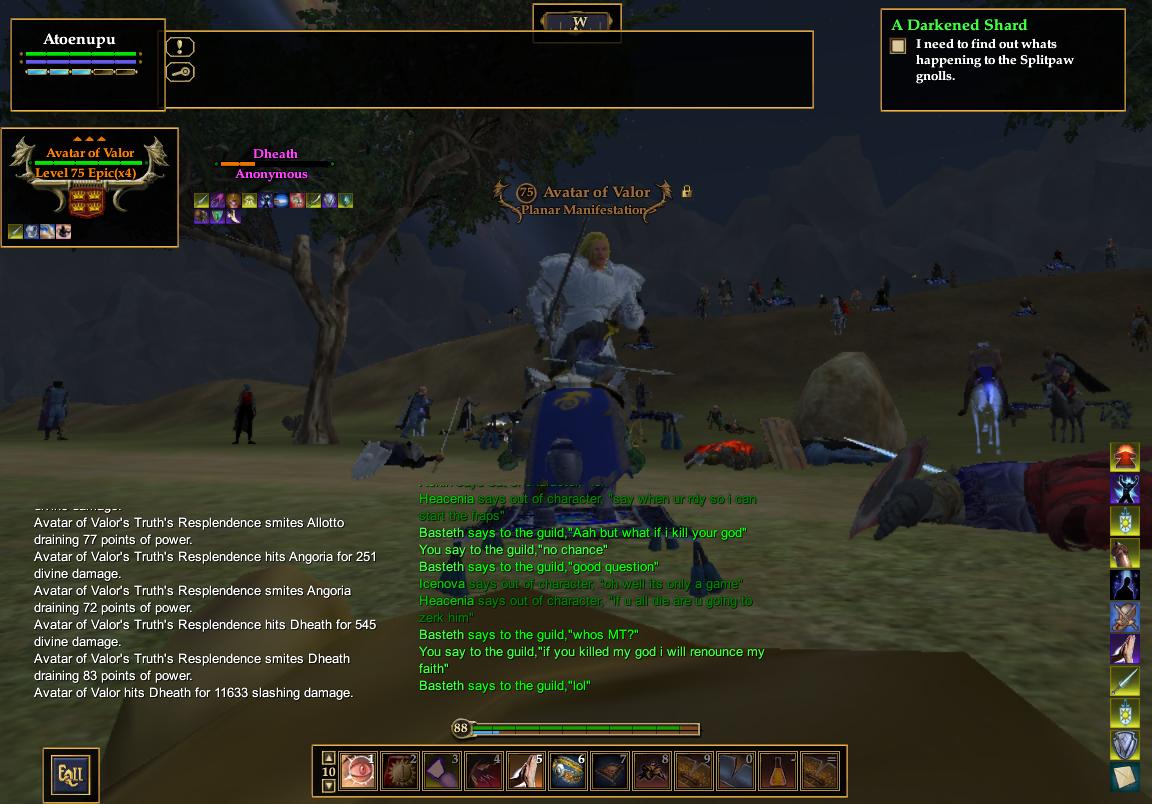Open the mail envelope icon
Viewport: 1152px width, 804px height.
[1125, 777]
